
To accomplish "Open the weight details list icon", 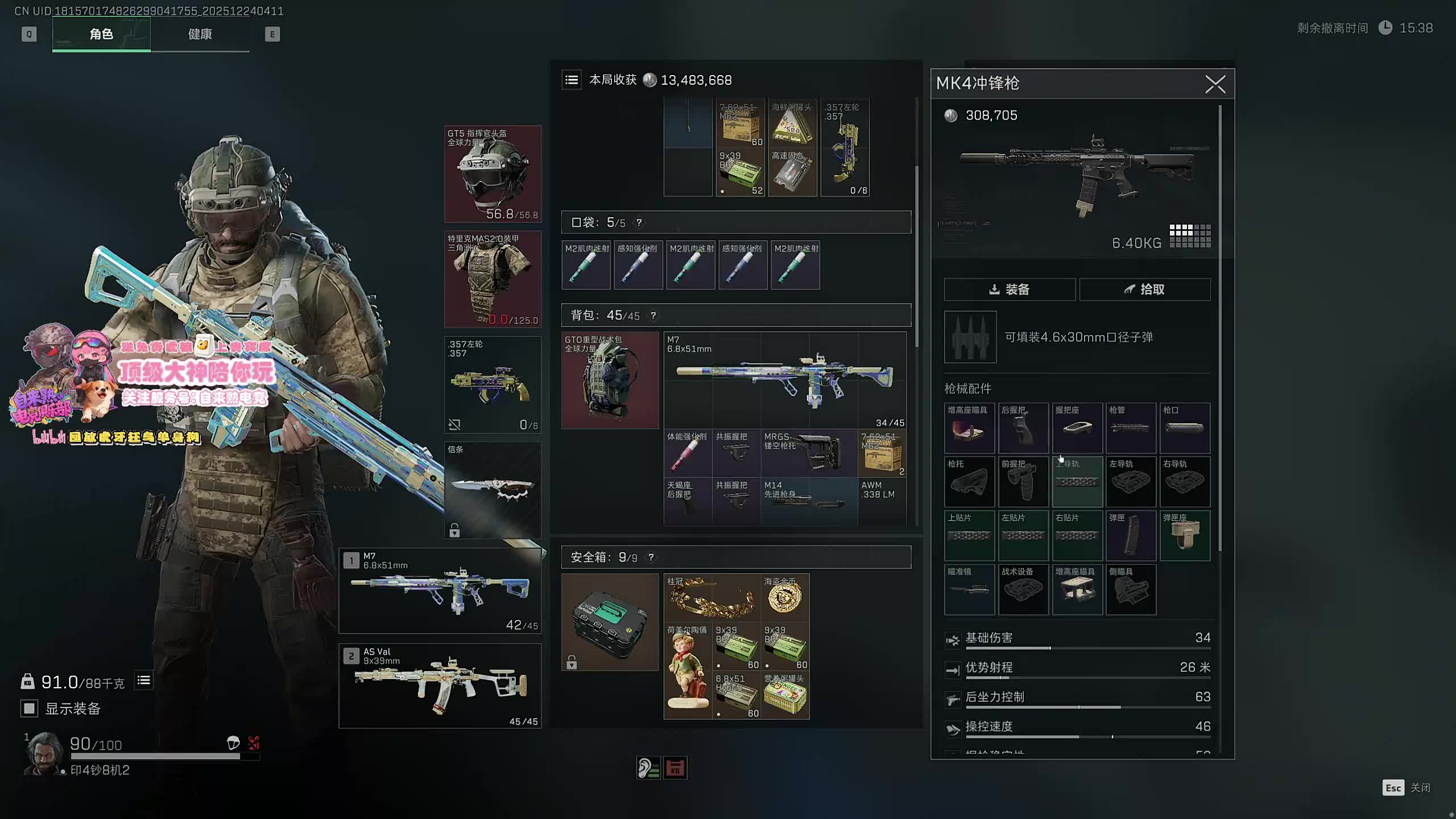I will pos(144,680).
